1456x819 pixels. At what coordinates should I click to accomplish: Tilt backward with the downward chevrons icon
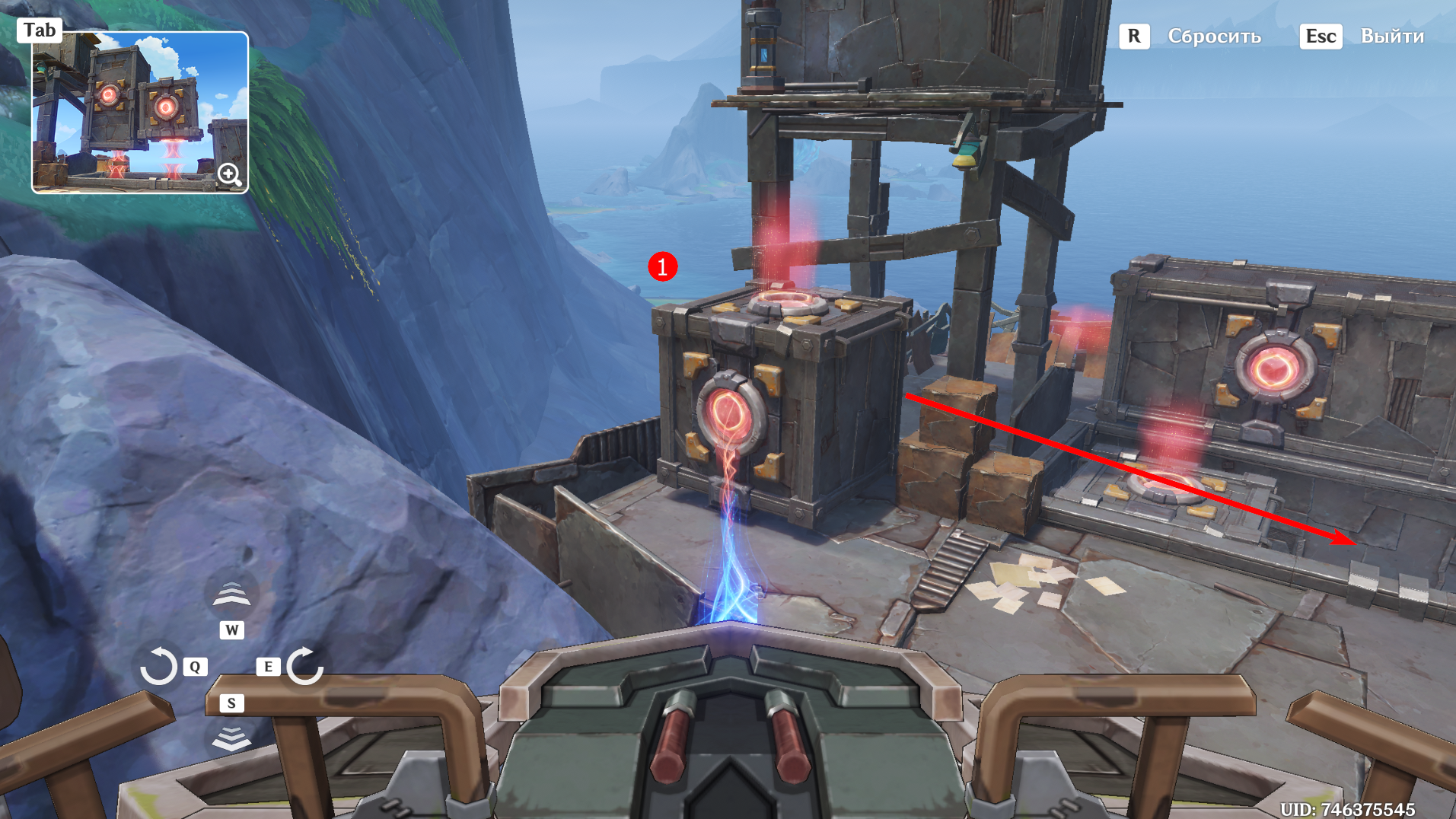point(231,737)
